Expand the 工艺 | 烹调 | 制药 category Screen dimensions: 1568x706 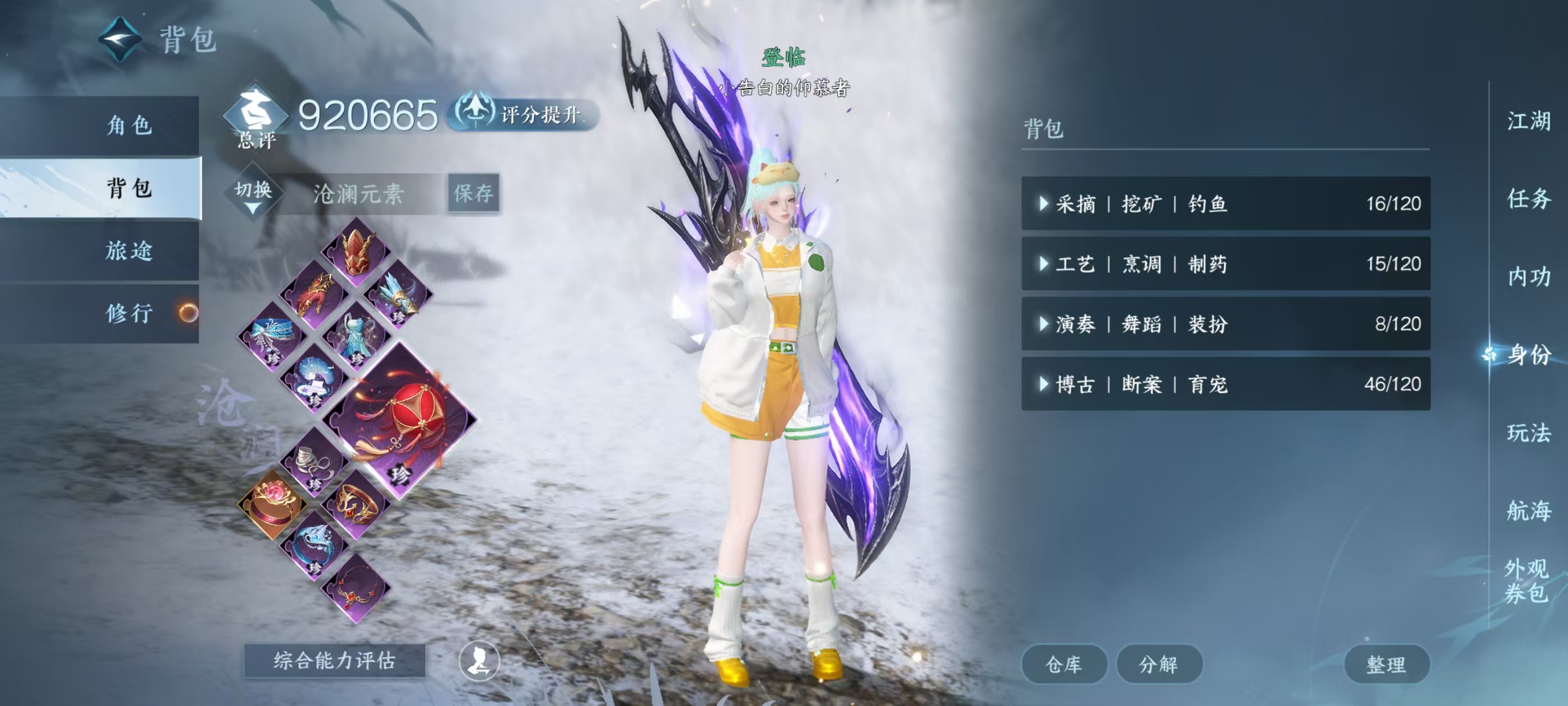(x=1225, y=264)
